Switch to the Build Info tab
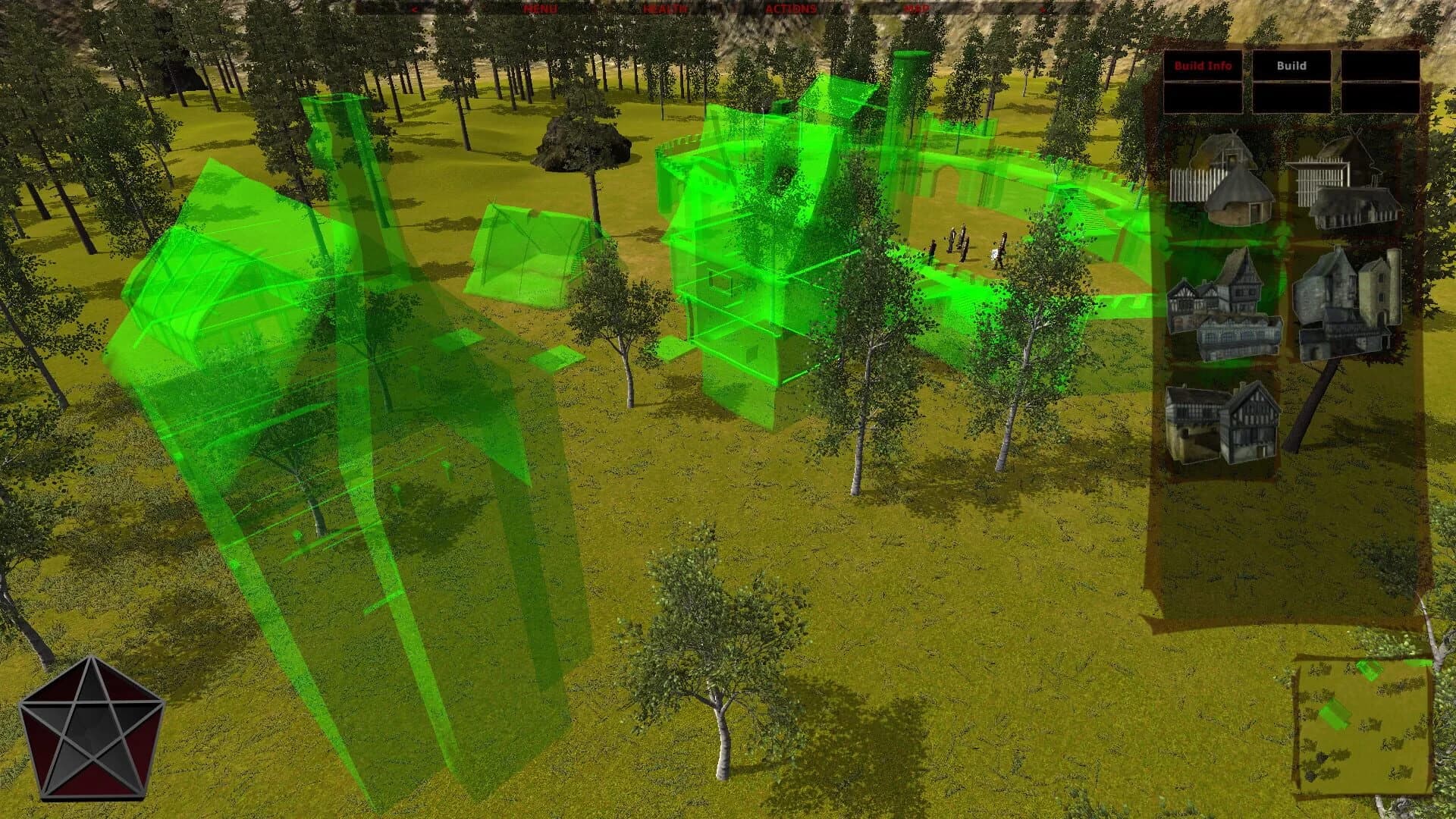The image size is (1456, 819). (x=1202, y=67)
